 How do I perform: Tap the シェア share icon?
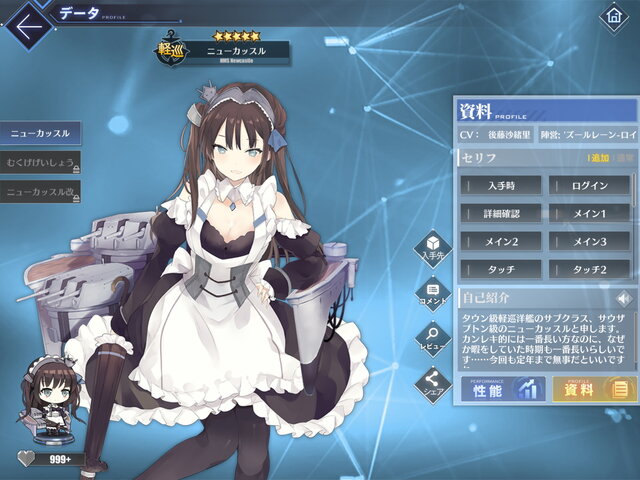432,383
